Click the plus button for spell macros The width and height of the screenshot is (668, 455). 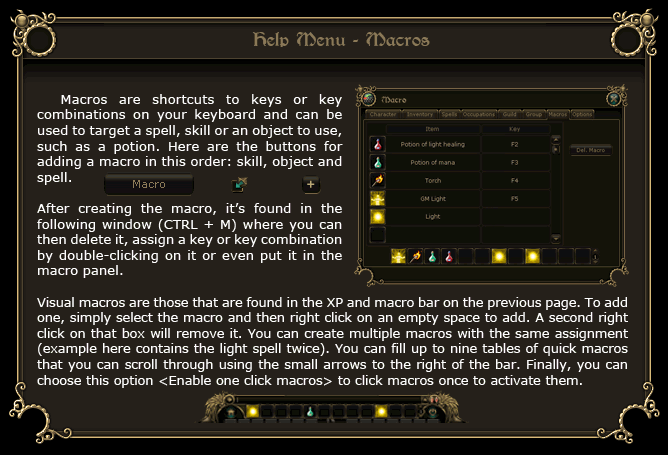[x=310, y=184]
